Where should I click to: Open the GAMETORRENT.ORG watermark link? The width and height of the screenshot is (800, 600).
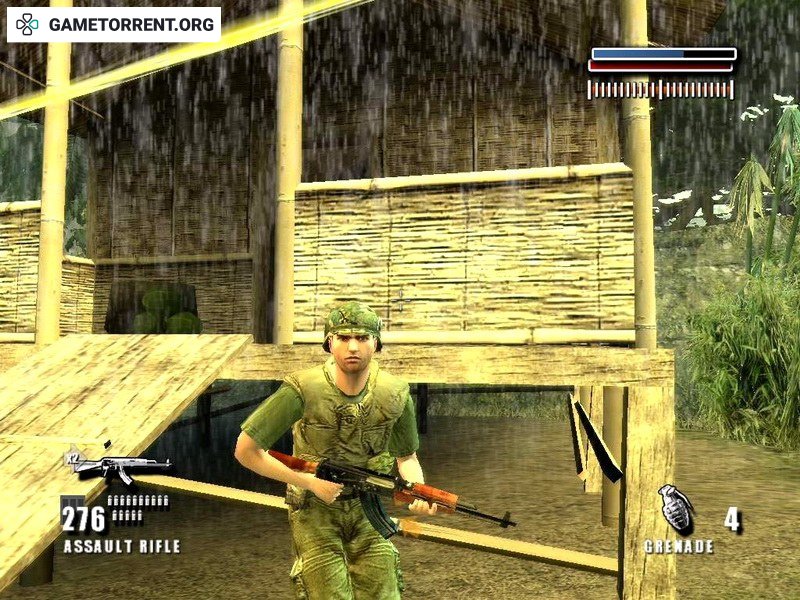[115, 24]
